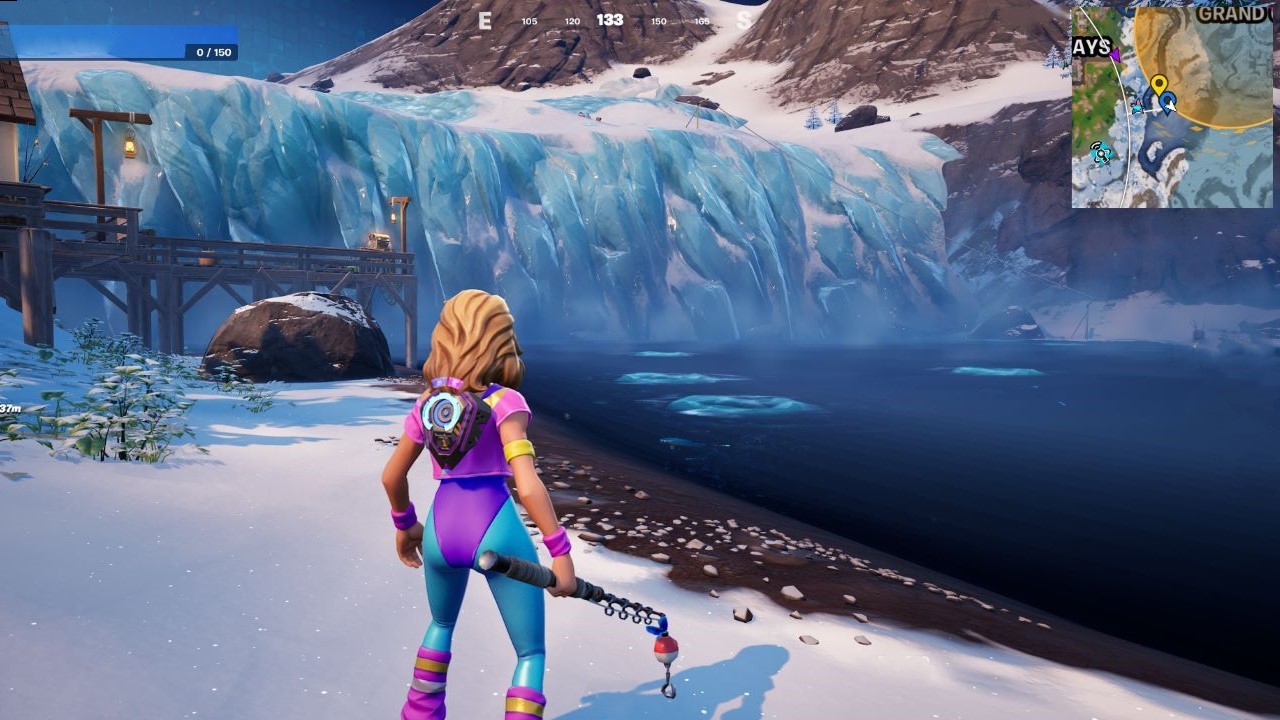Click the E compass heading indicator
The height and width of the screenshot is (720, 1280).
coord(485,20)
